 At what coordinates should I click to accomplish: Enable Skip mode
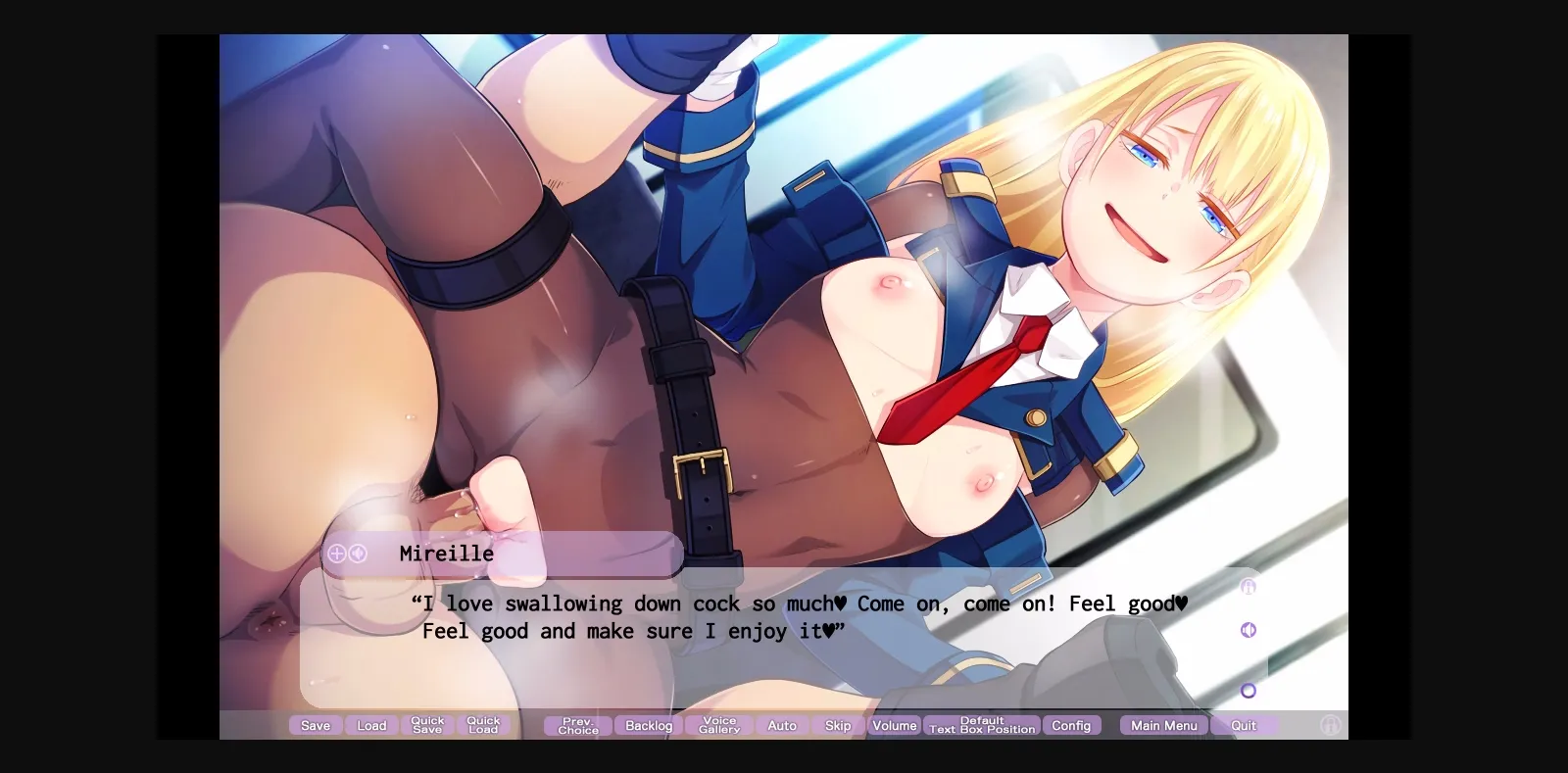pos(838,725)
